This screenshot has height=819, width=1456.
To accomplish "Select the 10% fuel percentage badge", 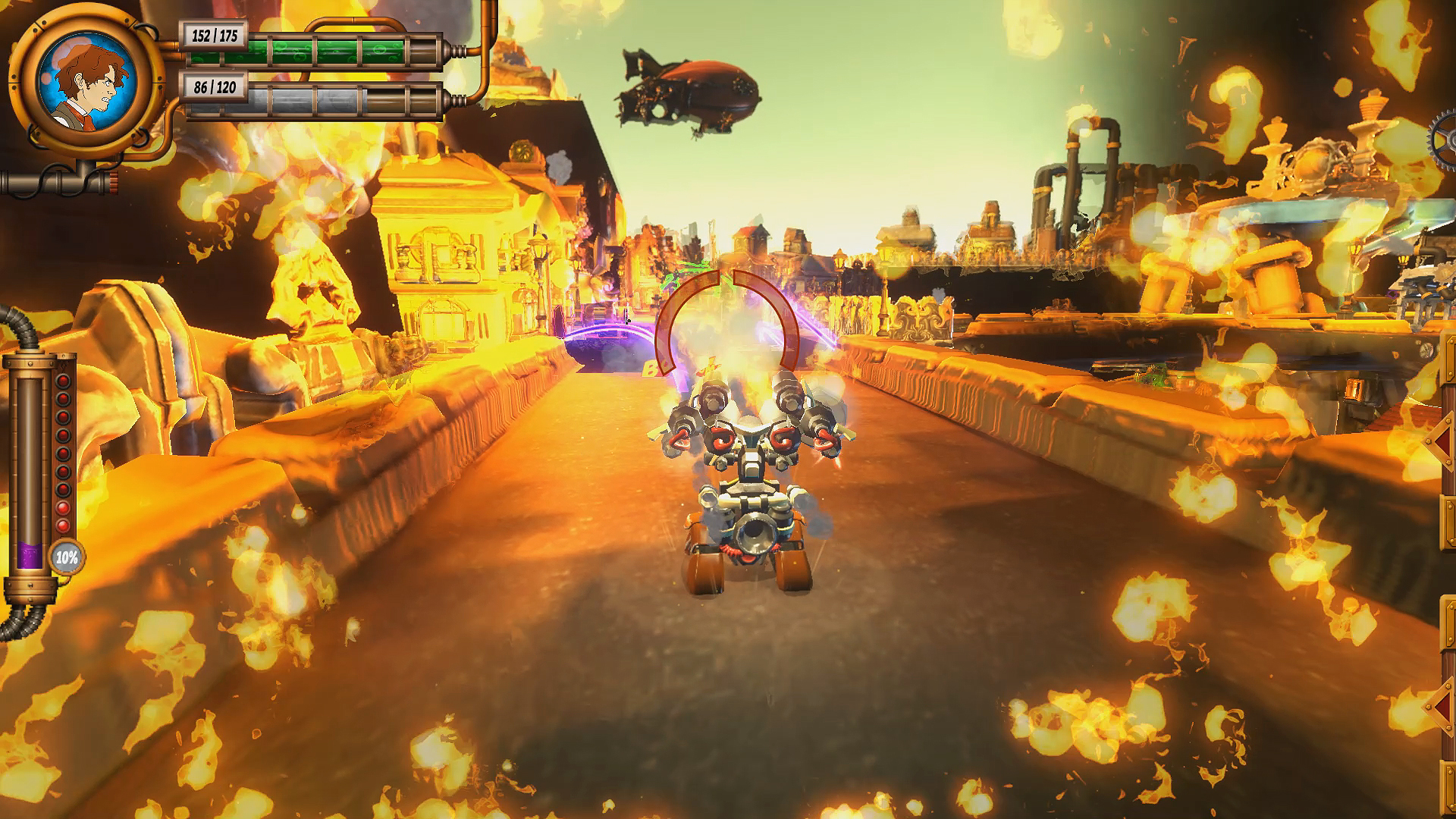I will click(67, 556).
